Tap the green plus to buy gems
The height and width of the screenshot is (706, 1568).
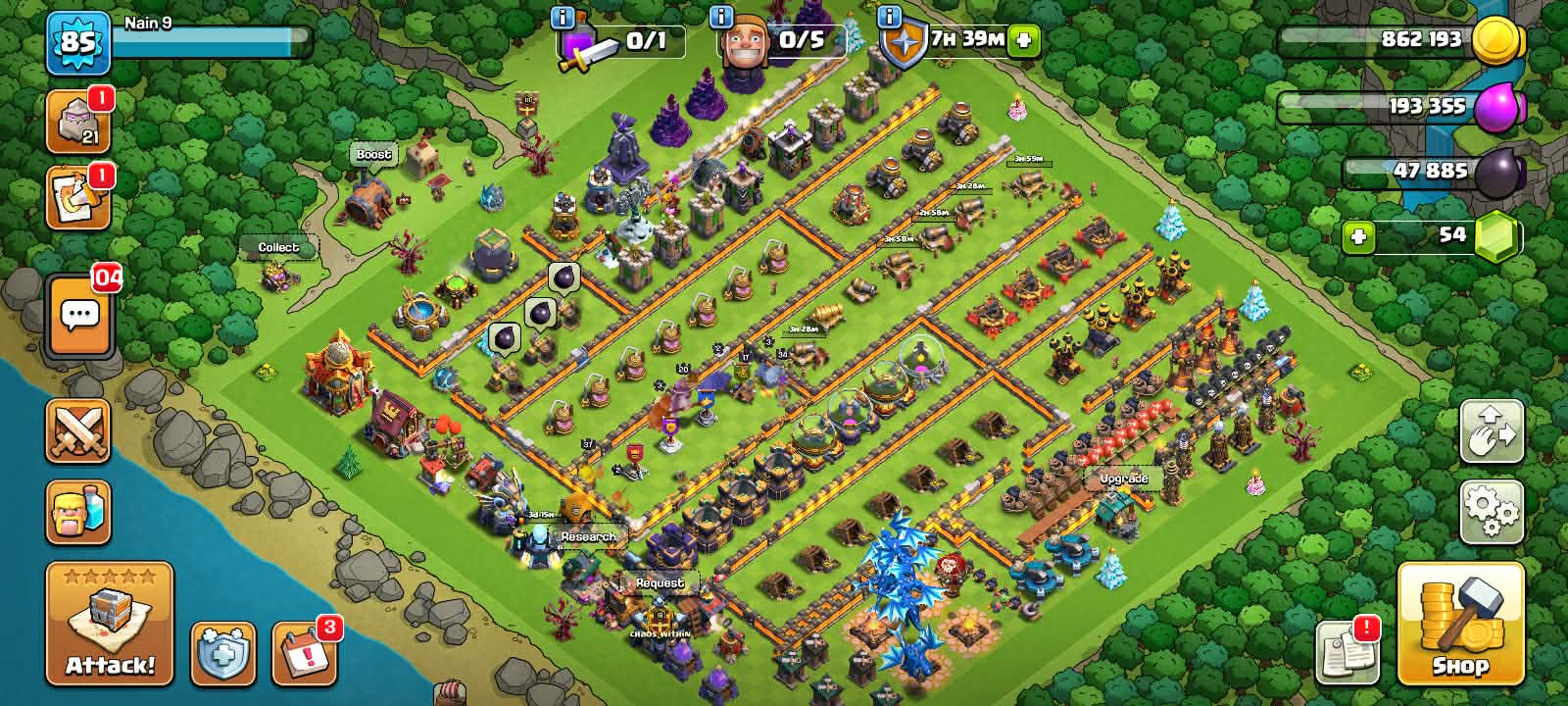tap(1357, 235)
